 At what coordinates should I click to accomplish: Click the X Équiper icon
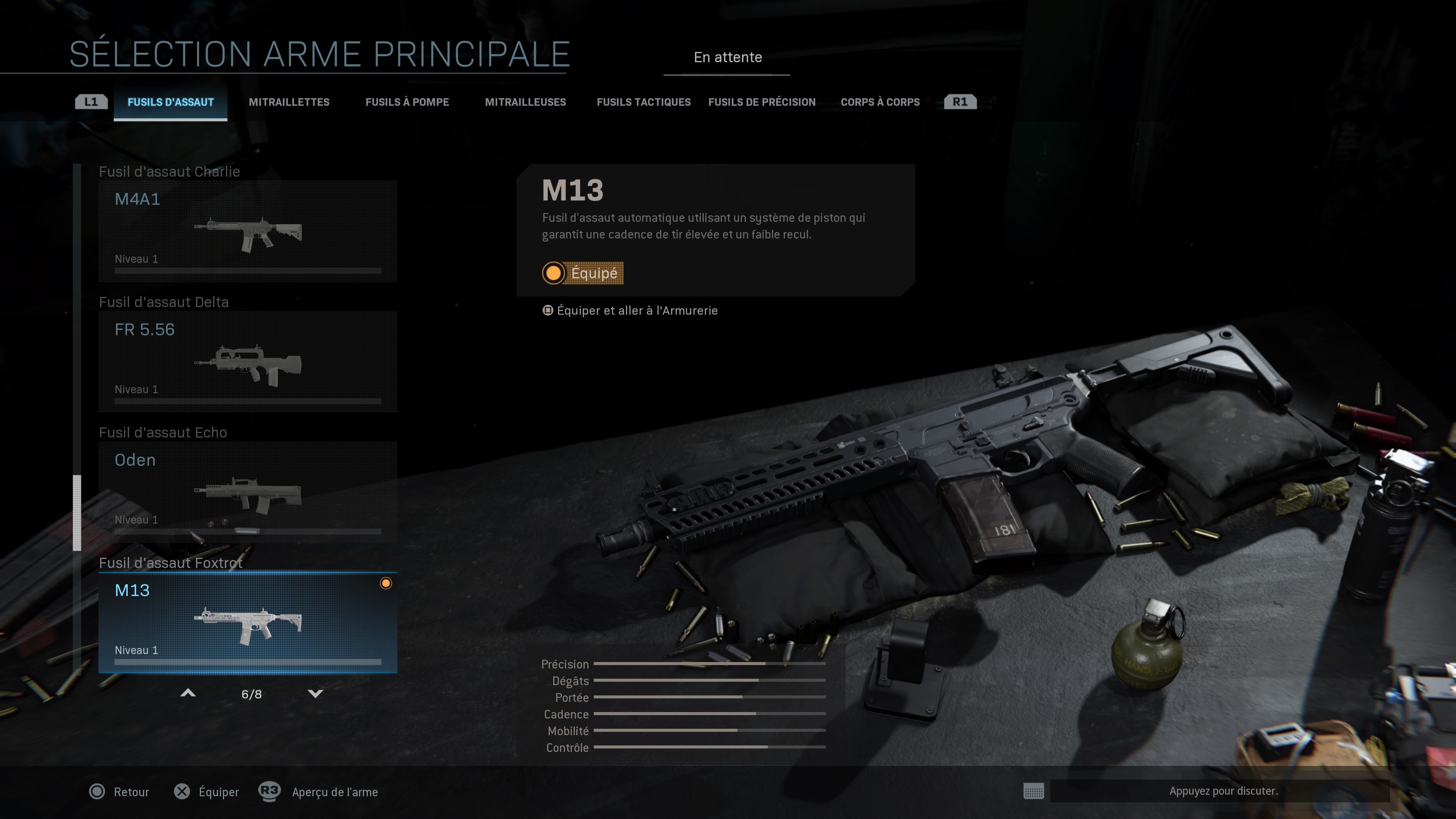point(182,792)
